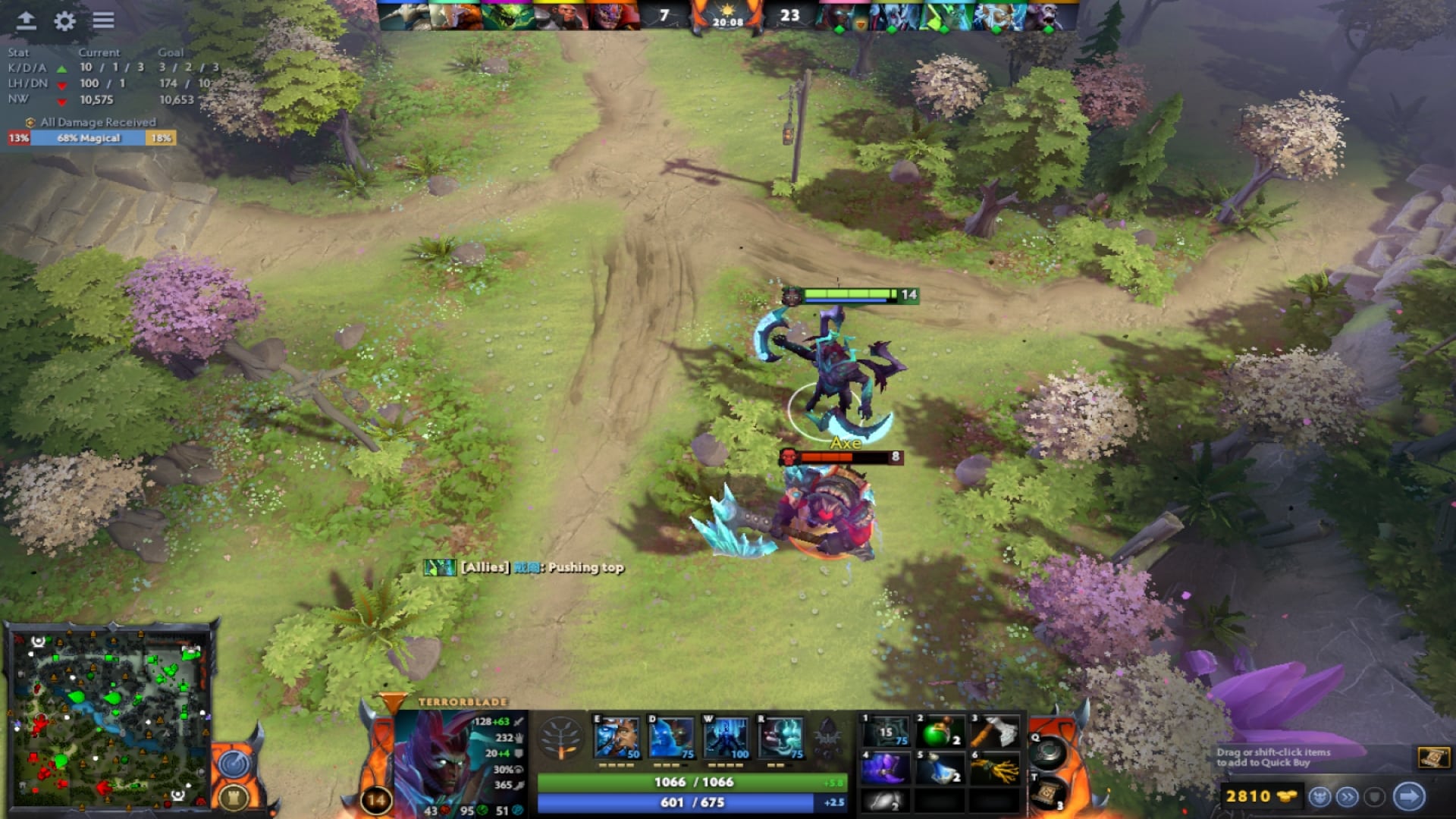
Task: Click the neutral item slot
Action: coord(1047,753)
